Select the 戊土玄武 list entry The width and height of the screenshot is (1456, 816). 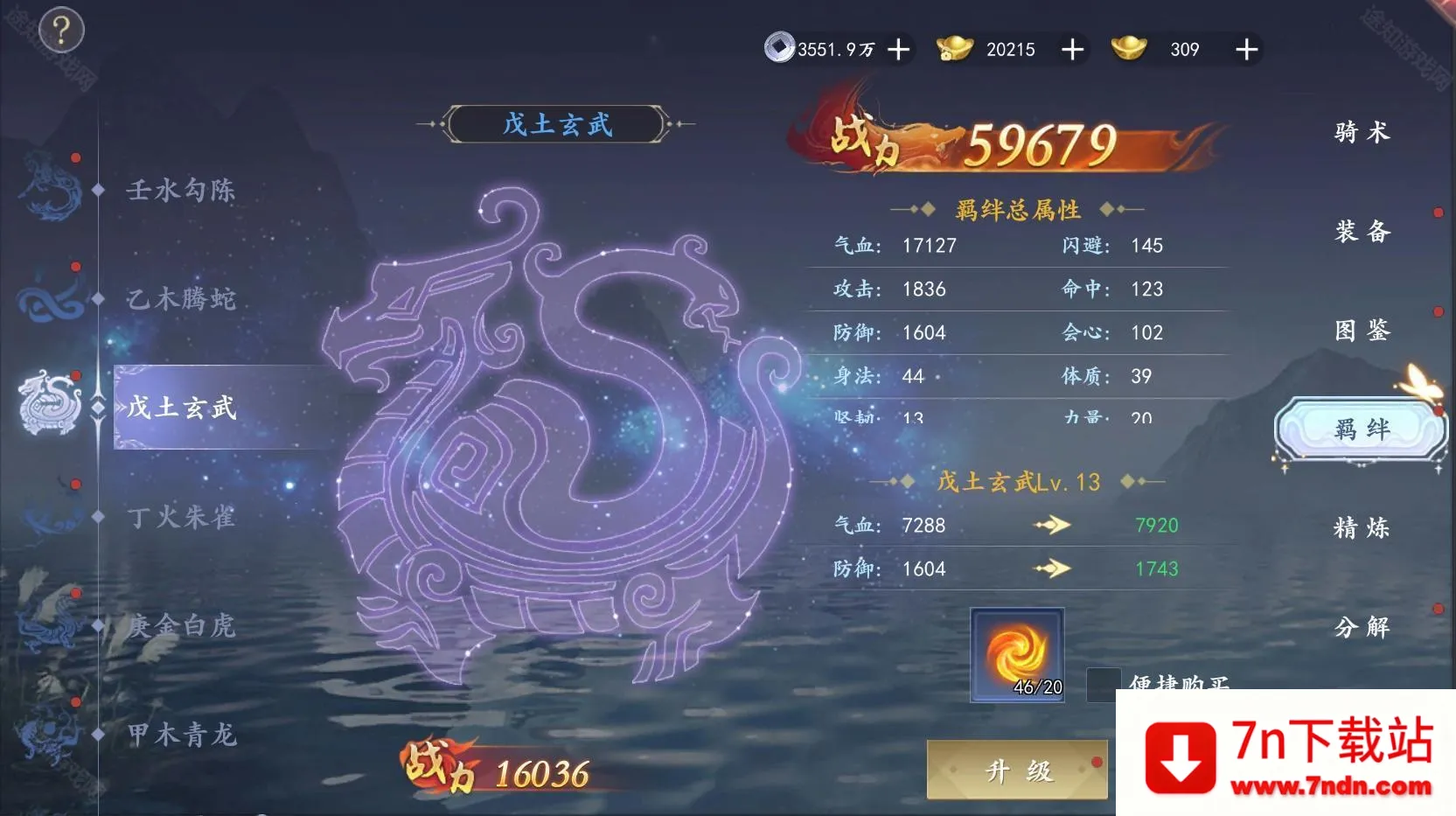(x=182, y=408)
